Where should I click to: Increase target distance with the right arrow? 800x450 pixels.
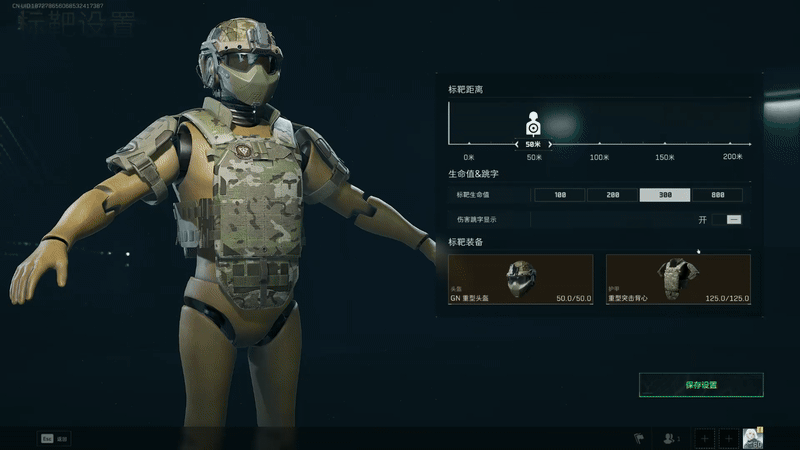[551, 145]
